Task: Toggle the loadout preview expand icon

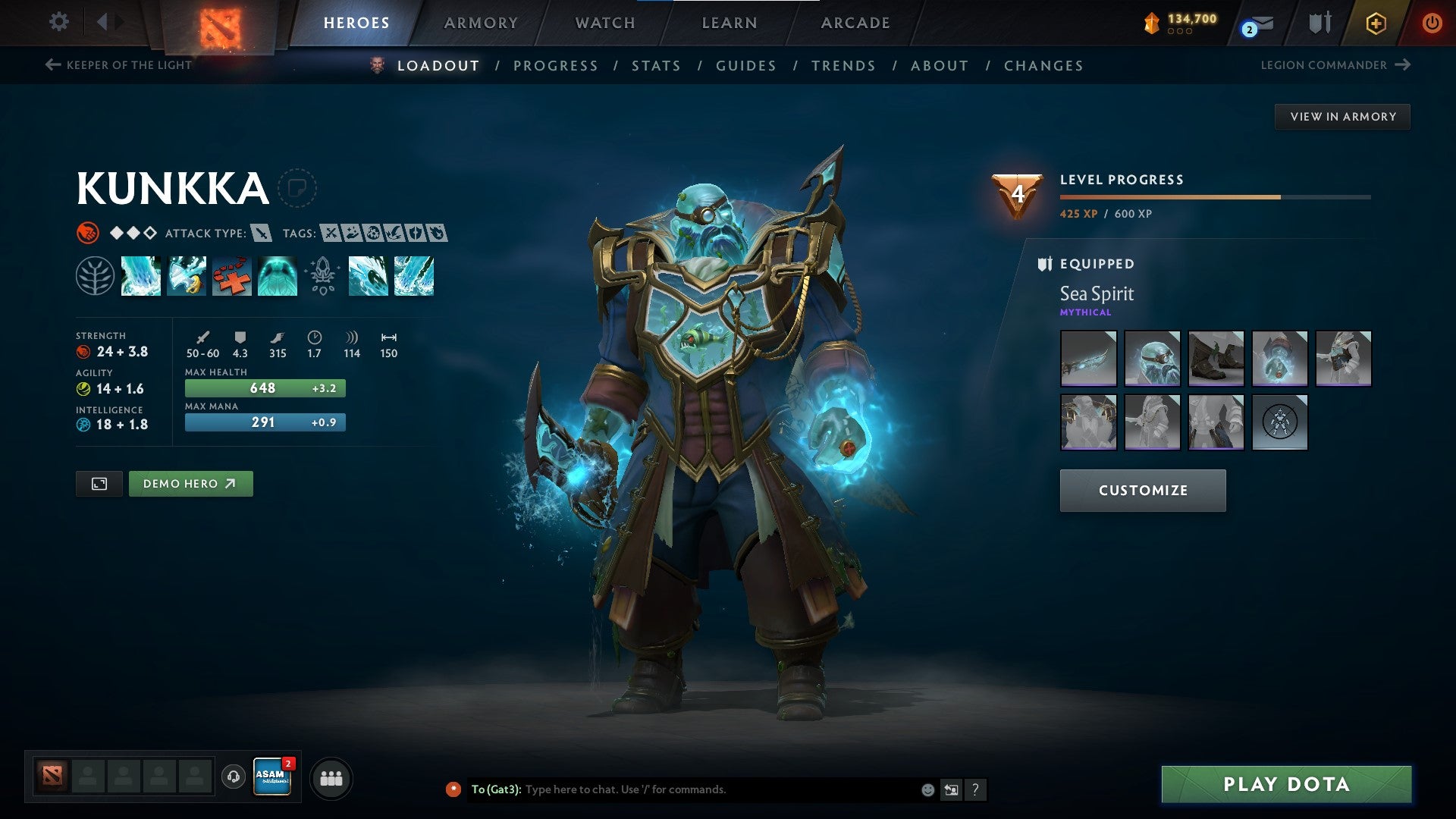Action: [99, 483]
